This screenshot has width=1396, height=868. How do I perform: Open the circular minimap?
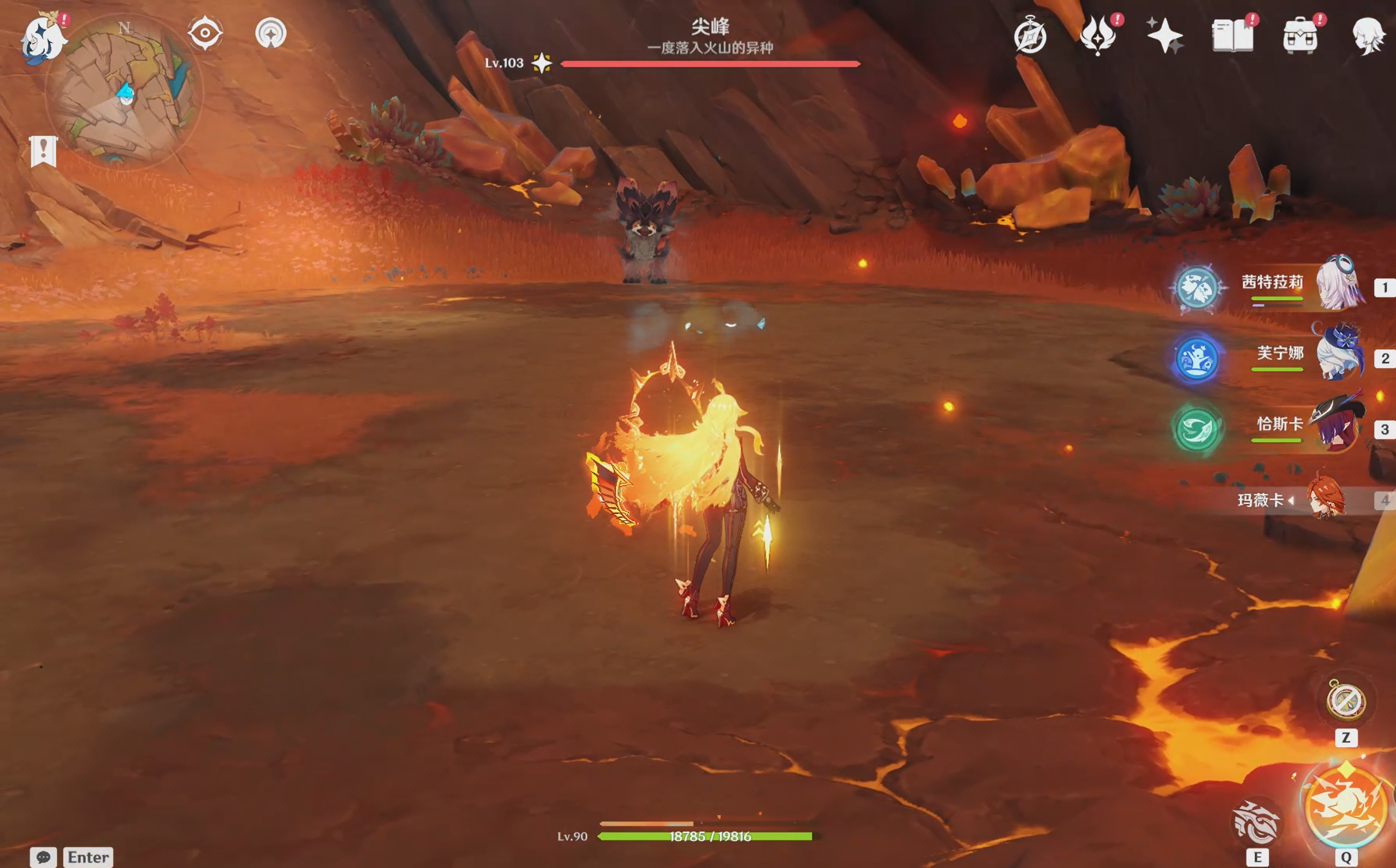point(125,91)
